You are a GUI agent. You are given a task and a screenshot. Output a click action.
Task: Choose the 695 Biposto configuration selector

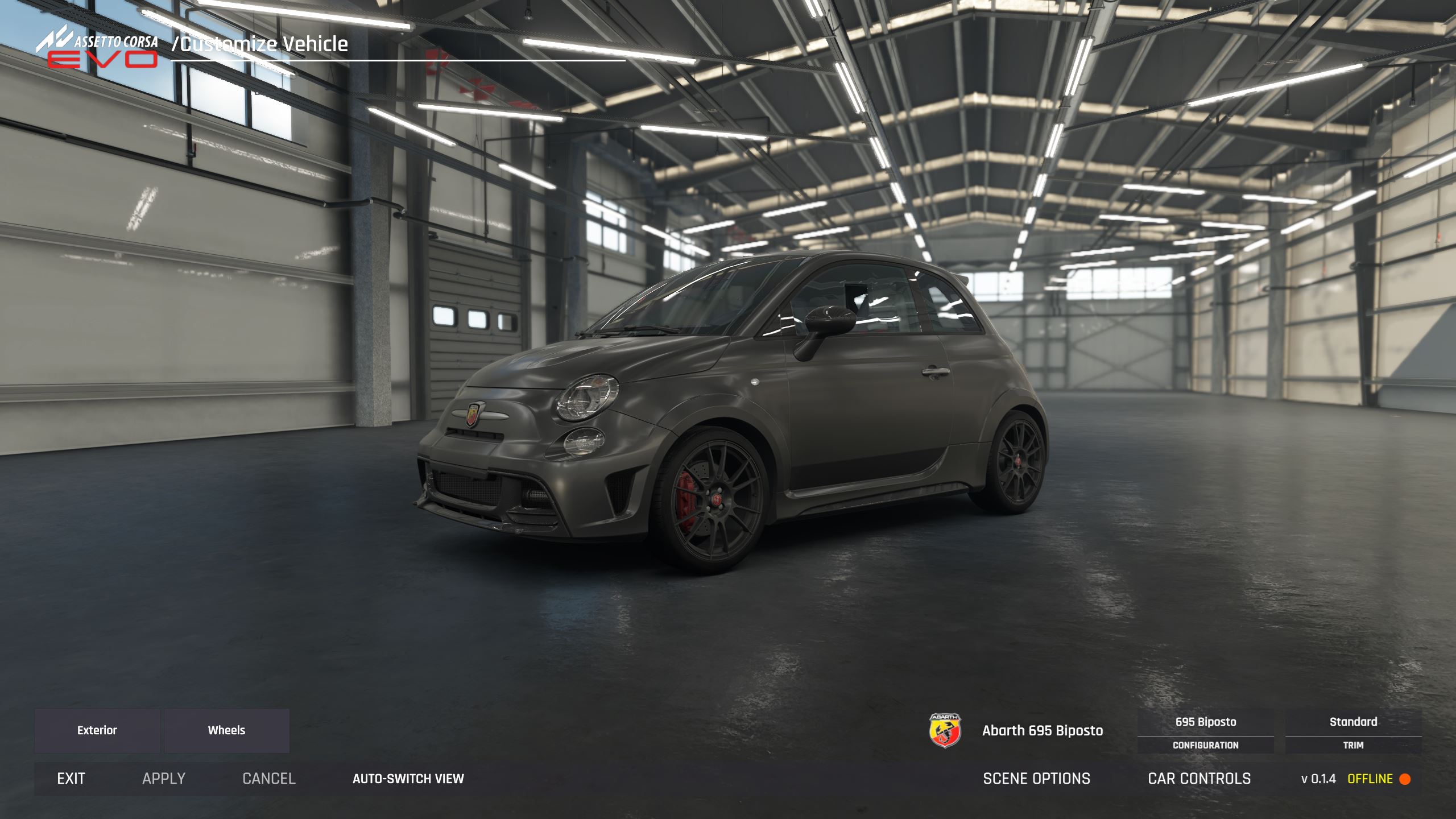1205,731
